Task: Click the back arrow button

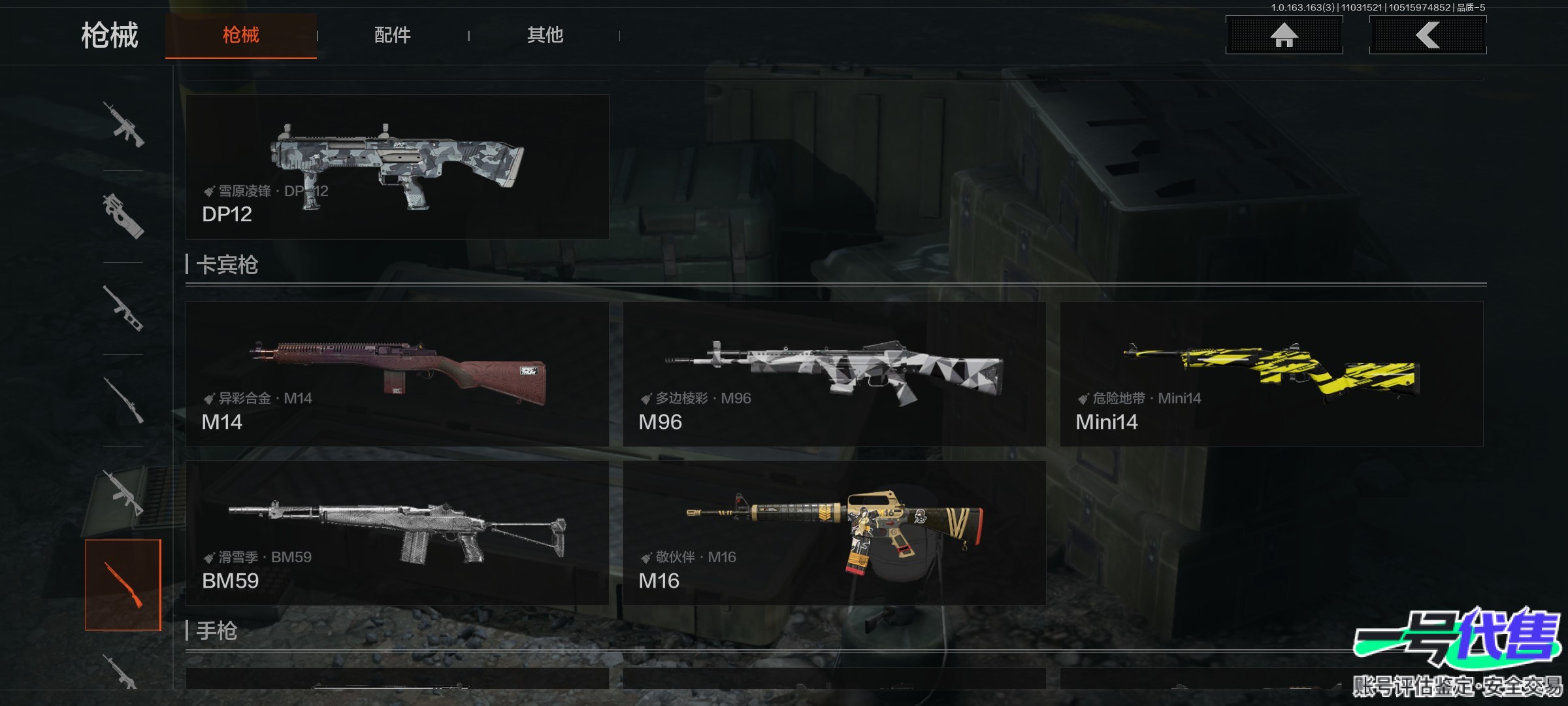Action: point(1428,35)
